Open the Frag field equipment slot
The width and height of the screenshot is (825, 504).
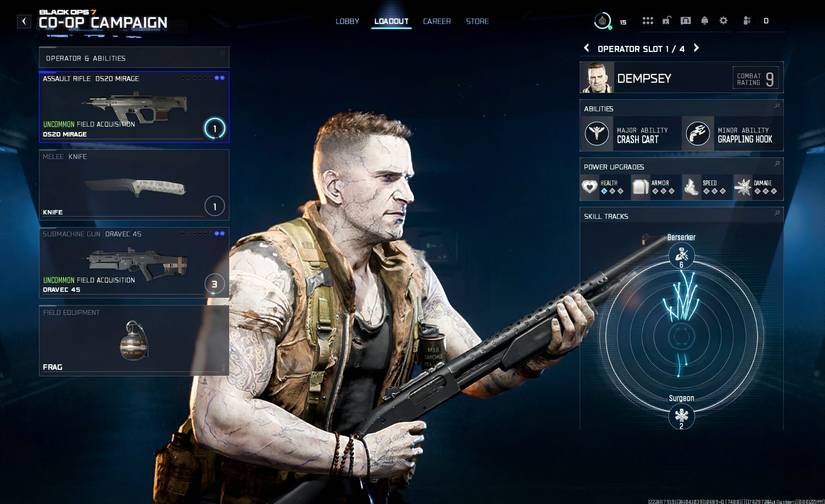point(134,340)
